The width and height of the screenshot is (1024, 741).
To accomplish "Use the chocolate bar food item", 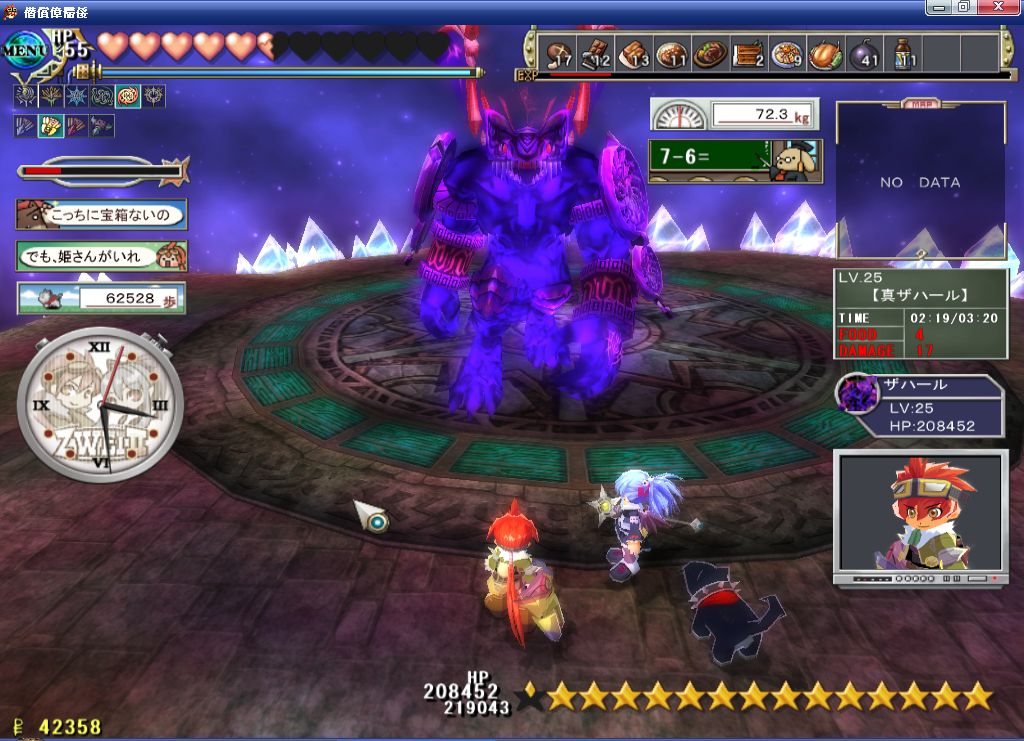I will tap(596, 54).
